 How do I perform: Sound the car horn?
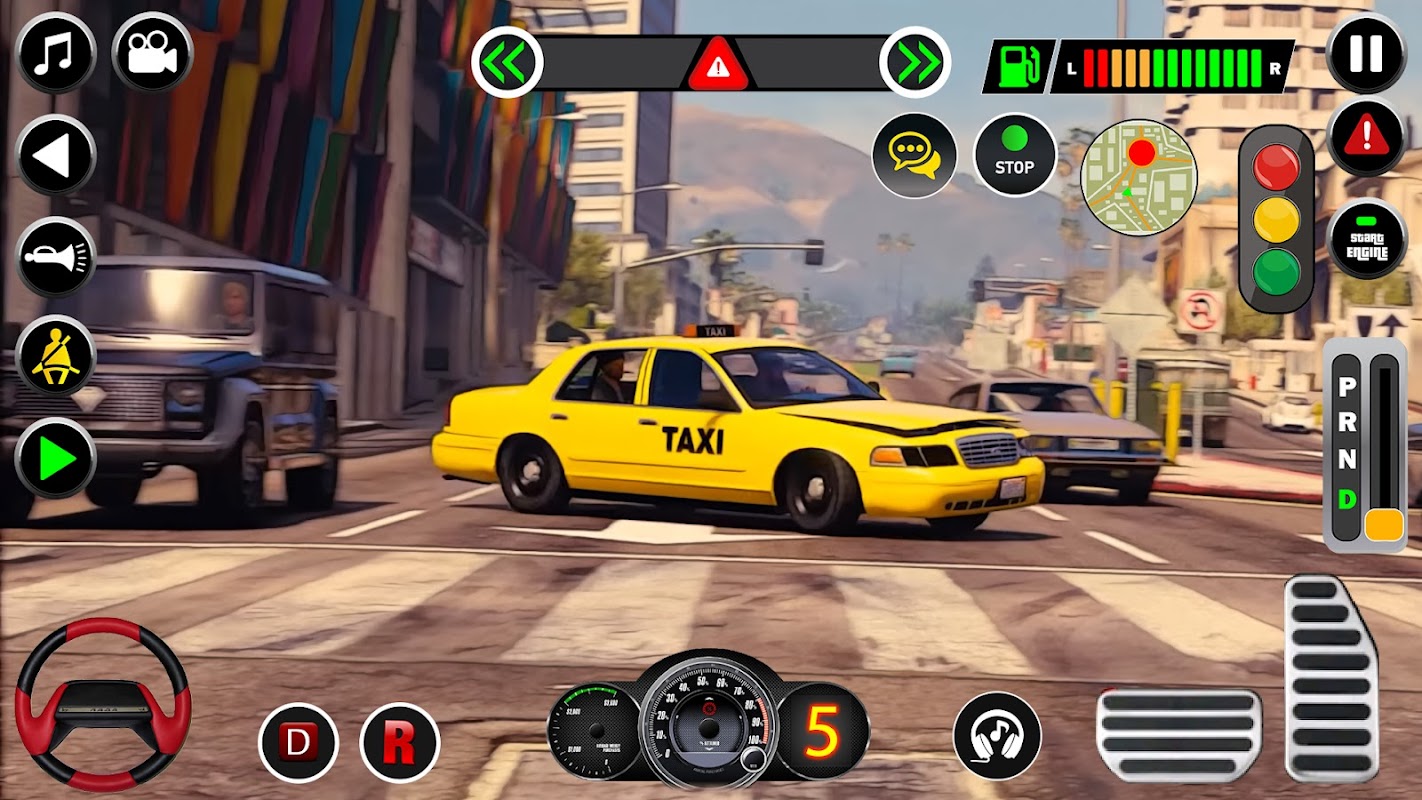(x=56, y=257)
